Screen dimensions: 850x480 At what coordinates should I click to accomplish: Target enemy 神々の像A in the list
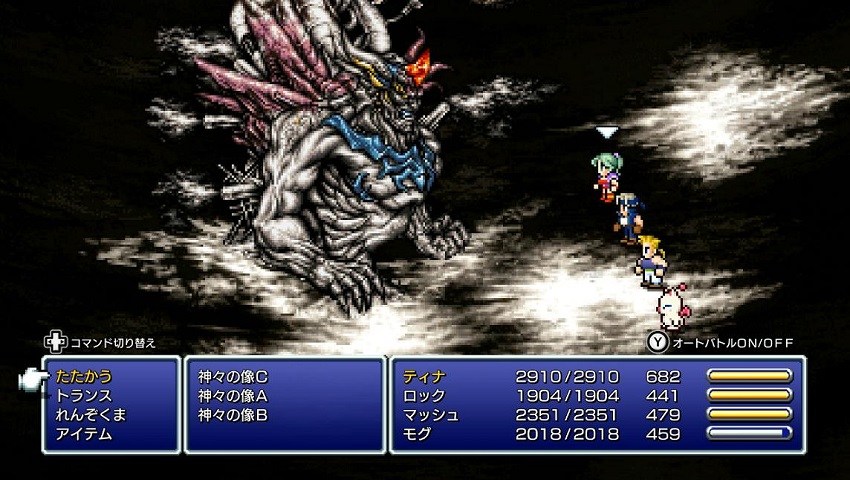pyautogui.click(x=233, y=396)
